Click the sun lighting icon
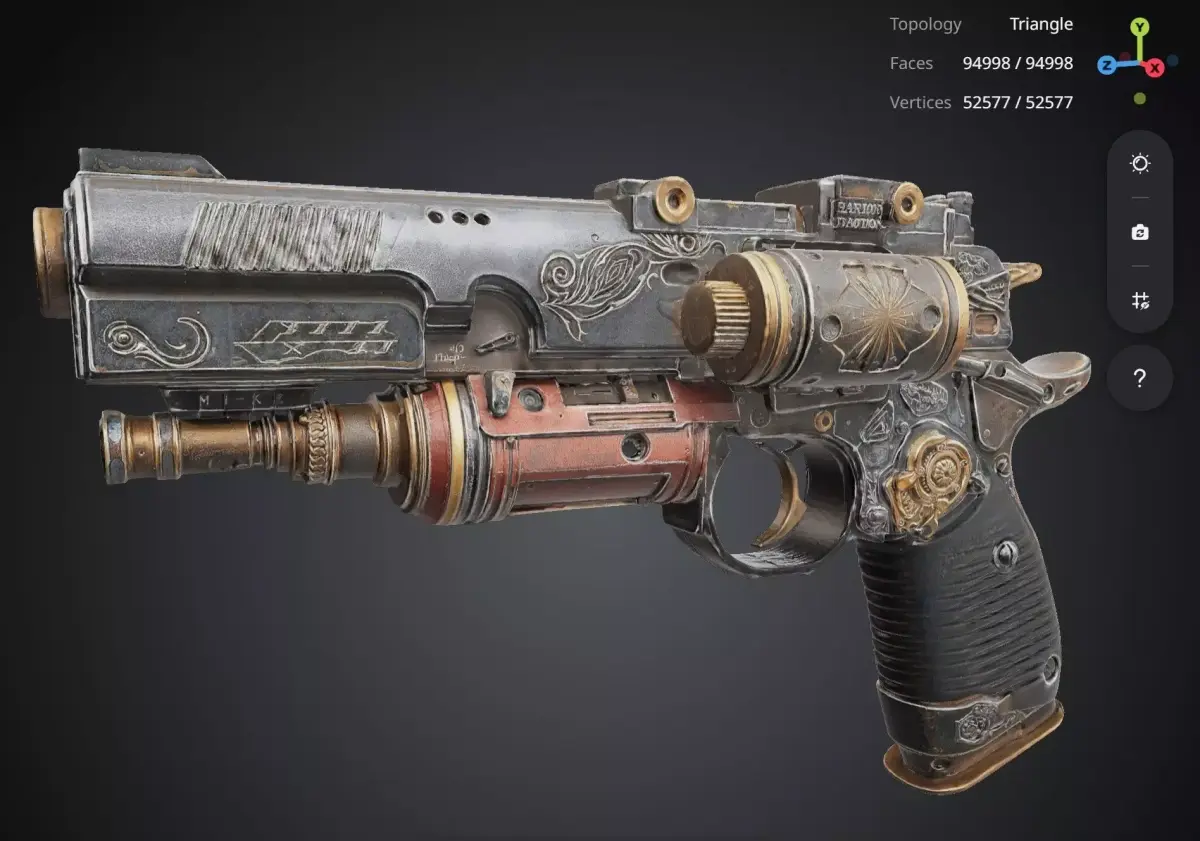1200x841 pixels. (x=1140, y=164)
